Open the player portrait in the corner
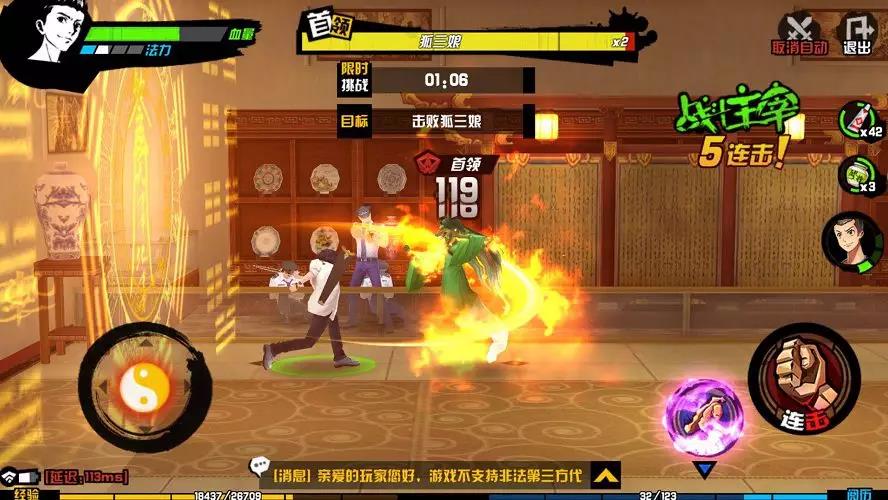888x500 pixels. 45,36
